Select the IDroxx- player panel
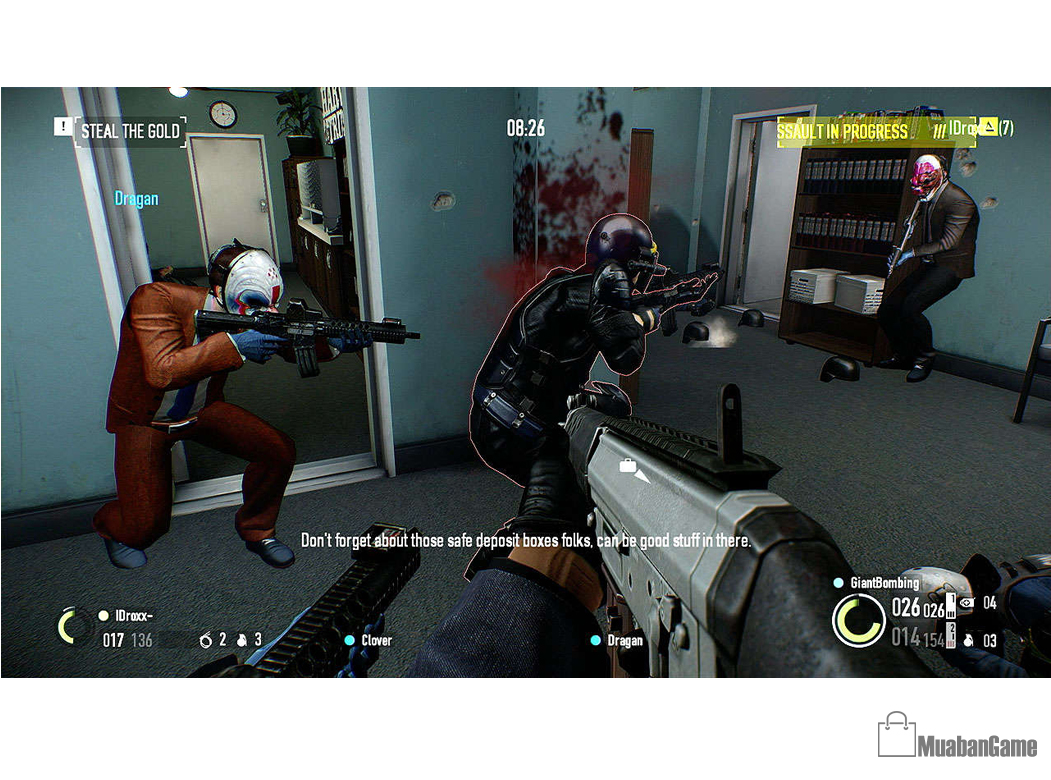The image size is (1051, 780). [125, 616]
